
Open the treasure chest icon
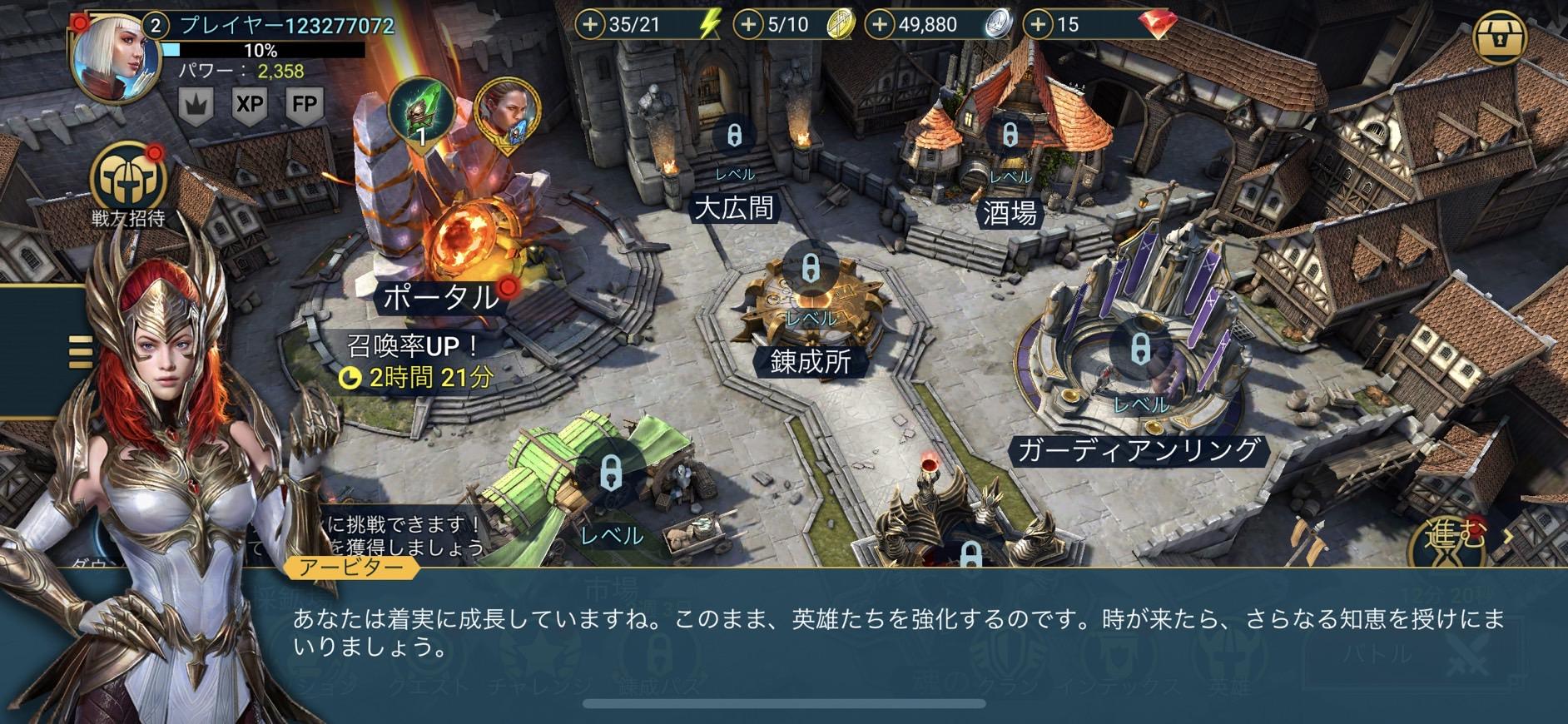click(1500, 38)
